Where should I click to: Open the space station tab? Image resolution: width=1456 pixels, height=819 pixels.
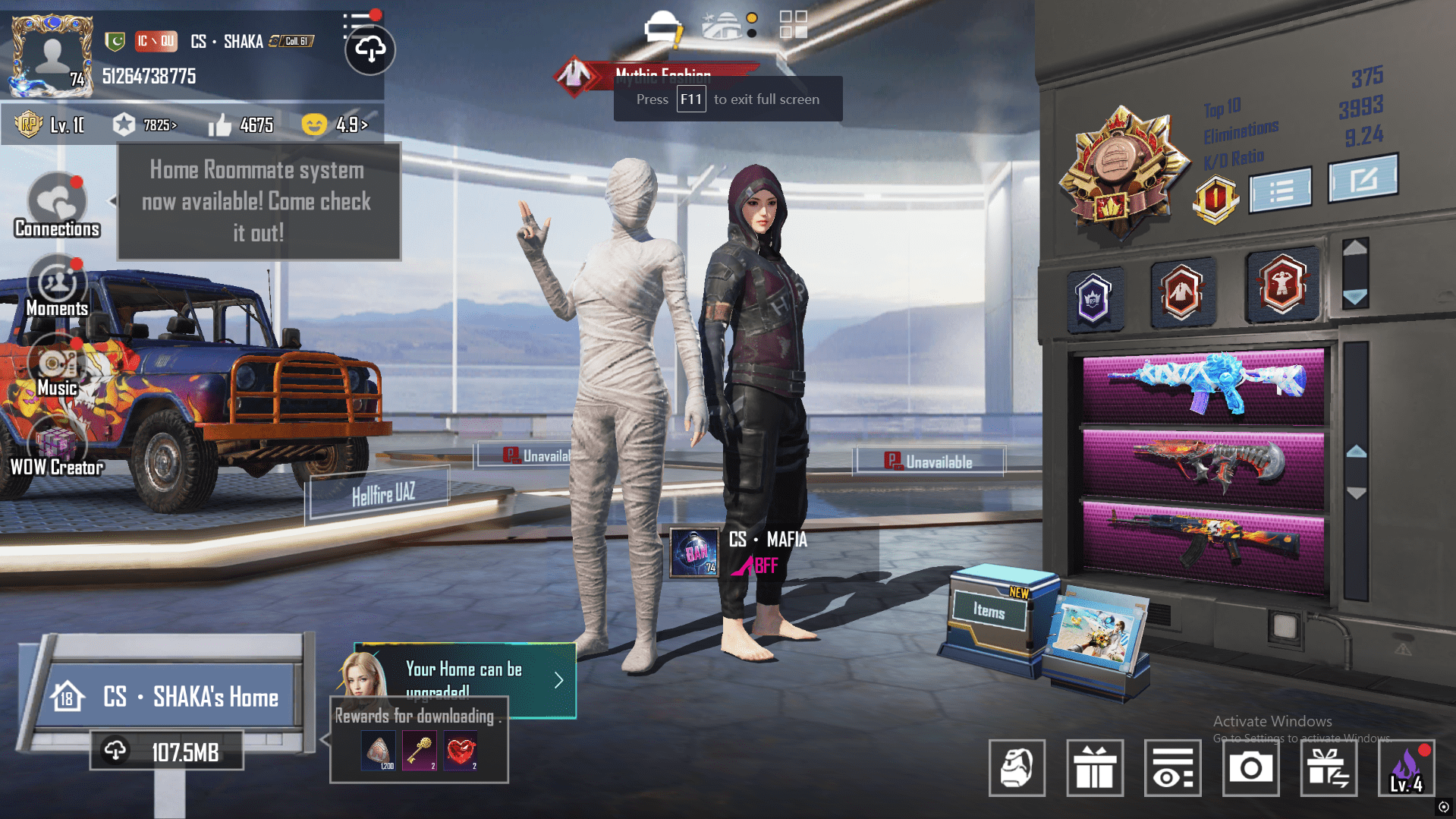(x=723, y=24)
